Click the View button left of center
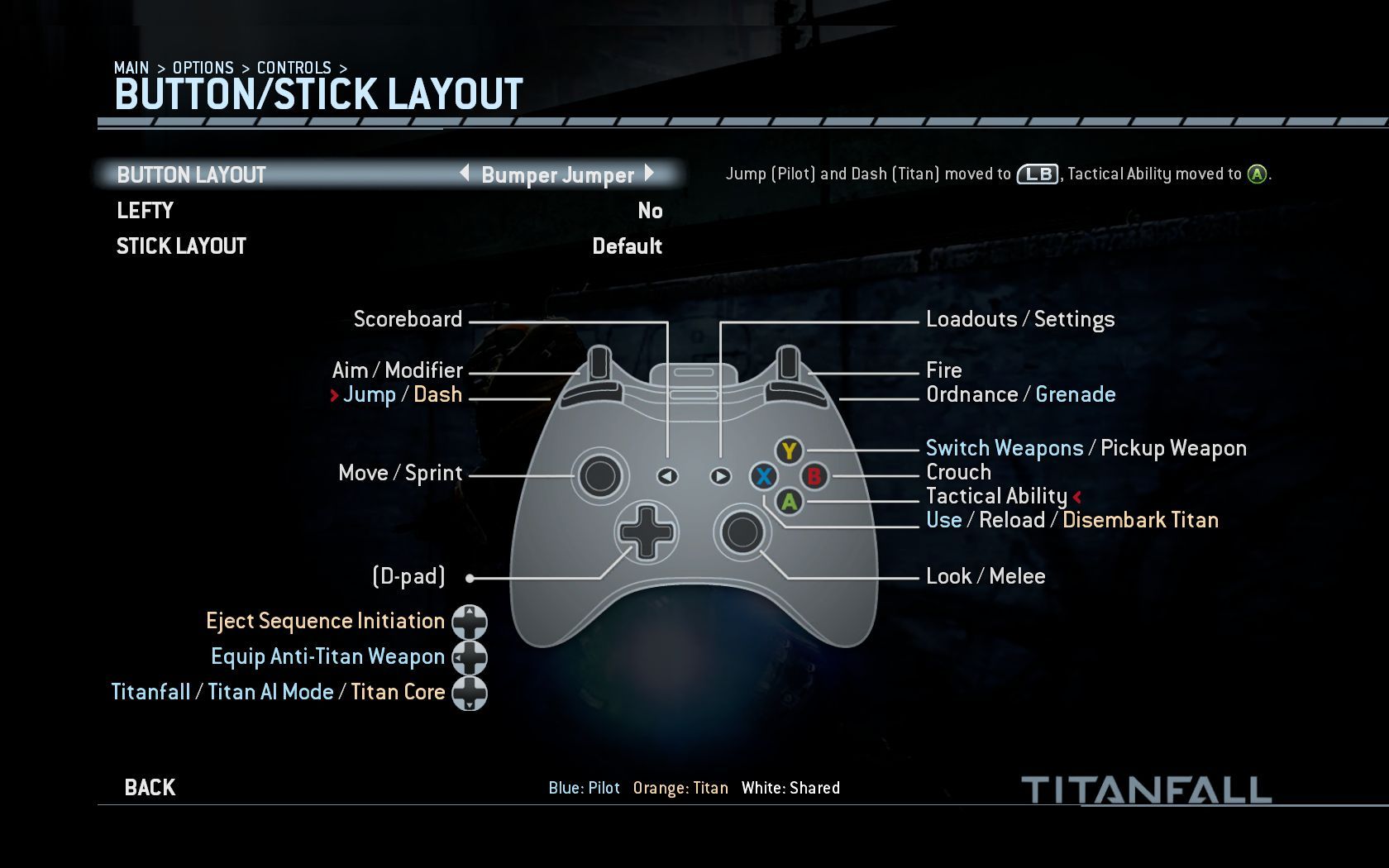The image size is (1389, 868). 666,476
